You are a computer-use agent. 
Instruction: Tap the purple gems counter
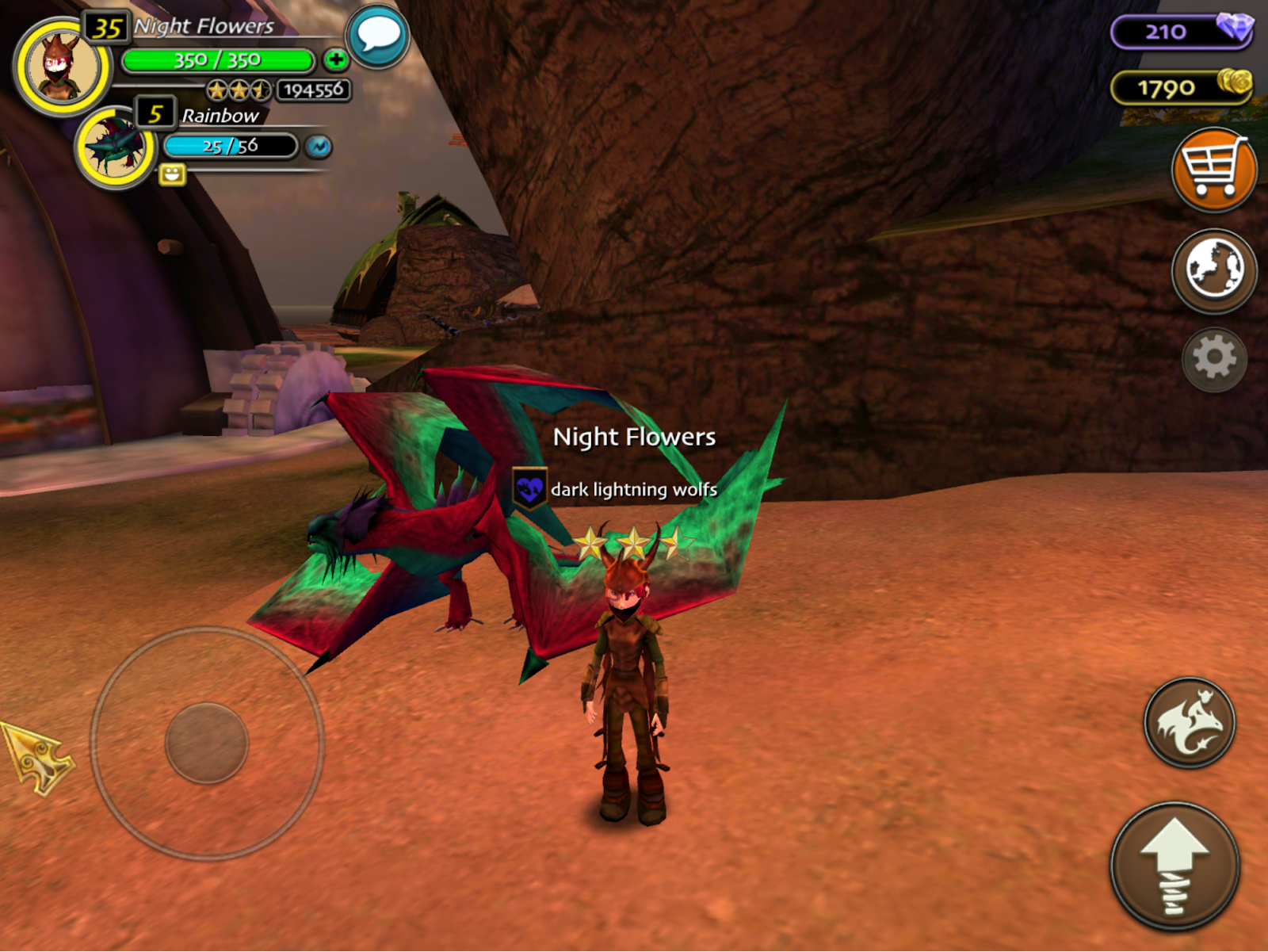pyautogui.click(x=1181, y=32)
